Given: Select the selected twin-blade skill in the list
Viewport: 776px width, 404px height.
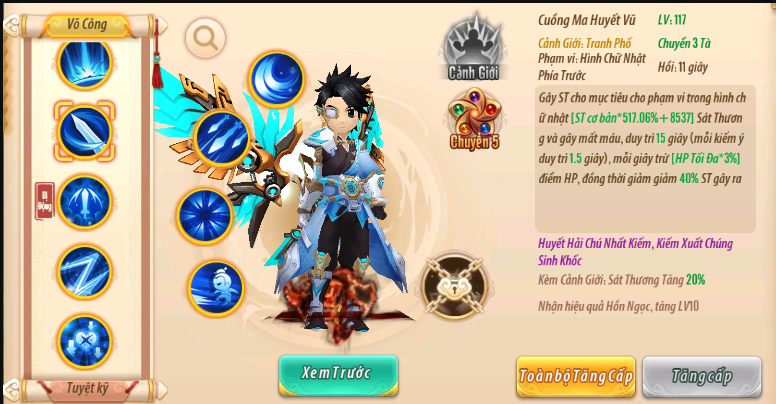Looking at the screenshot, I should pyautogui.click(x=85, y=130).
